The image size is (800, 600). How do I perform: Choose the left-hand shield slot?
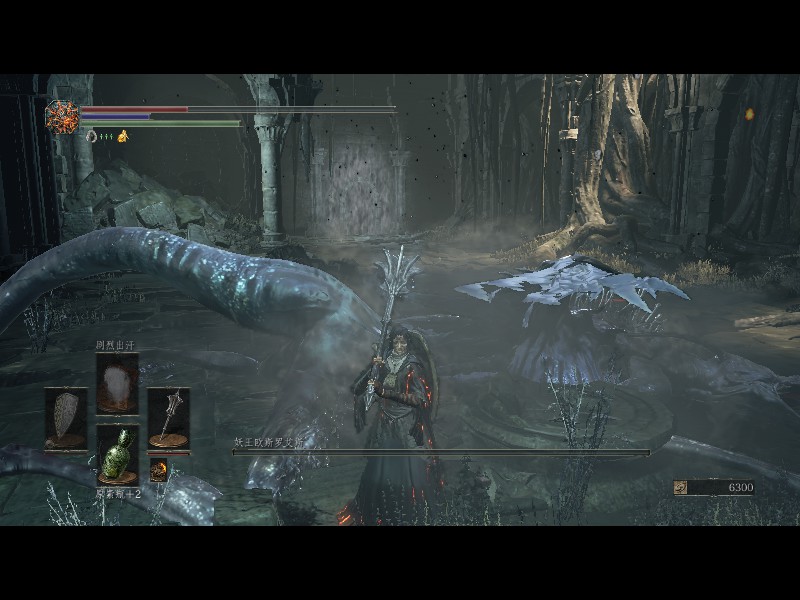click(x=66, y=417)
